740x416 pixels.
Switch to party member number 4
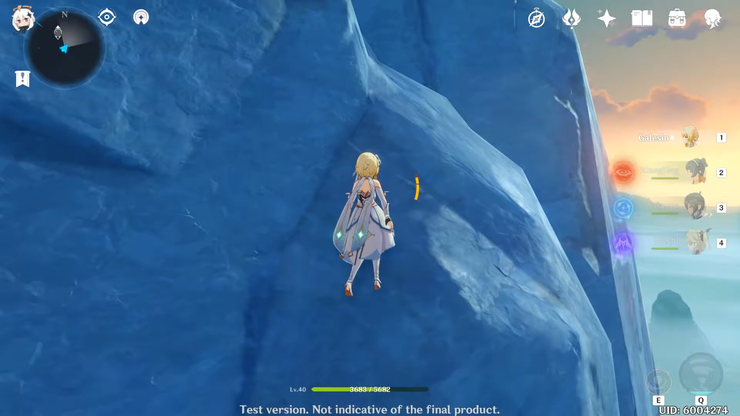point(695,242)
